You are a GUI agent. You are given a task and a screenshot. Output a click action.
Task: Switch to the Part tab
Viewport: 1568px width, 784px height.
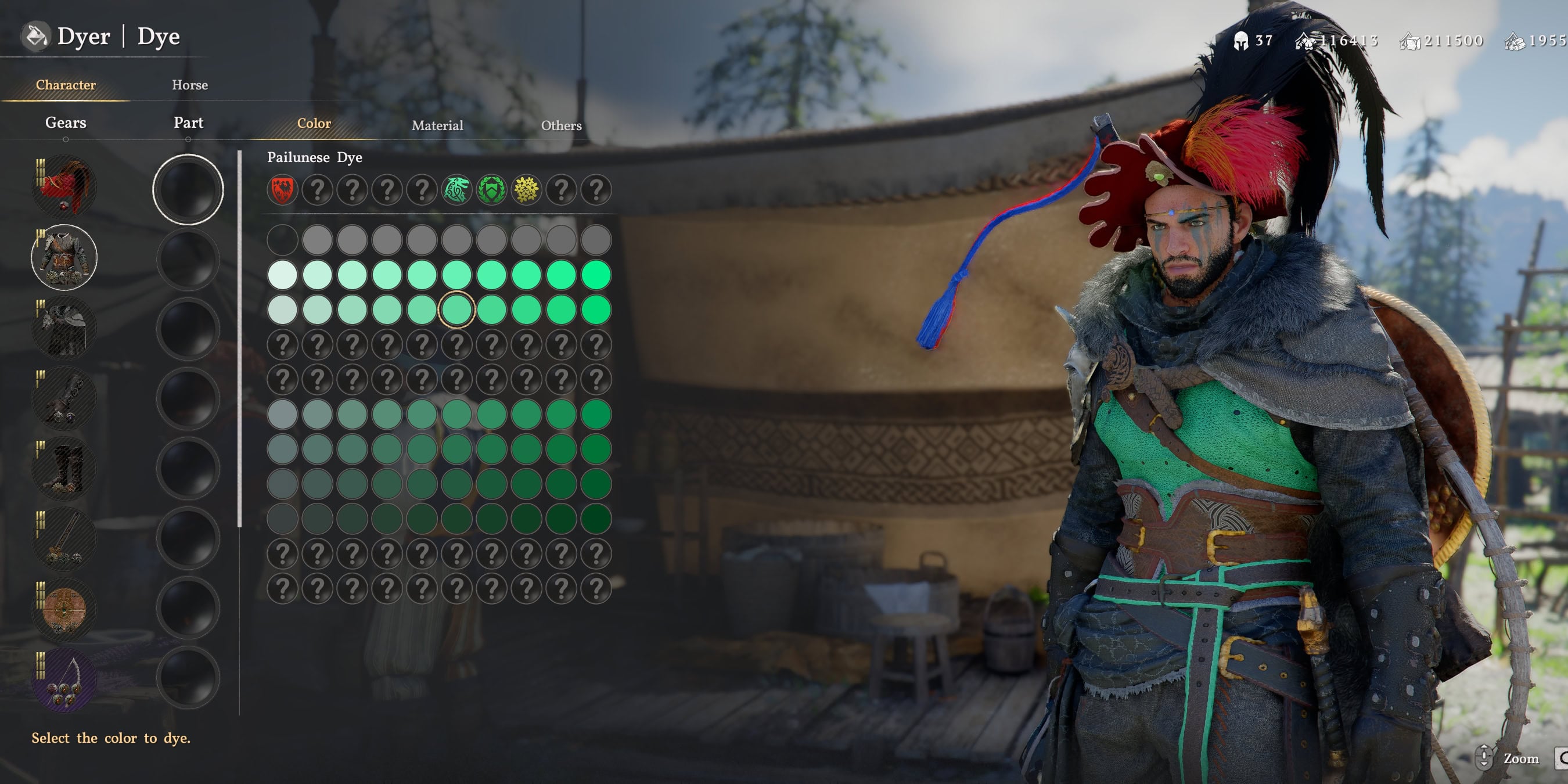coord(189,123)
